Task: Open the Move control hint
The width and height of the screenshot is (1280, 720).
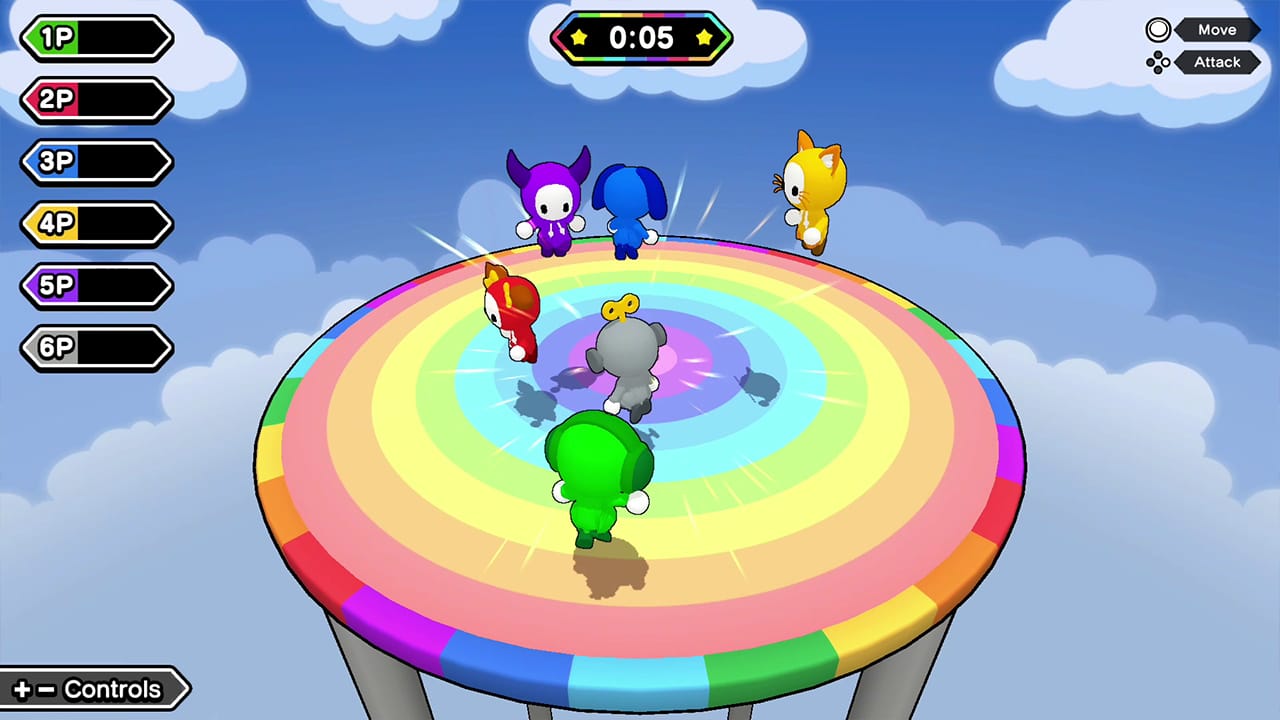Action: (1217, 29)
